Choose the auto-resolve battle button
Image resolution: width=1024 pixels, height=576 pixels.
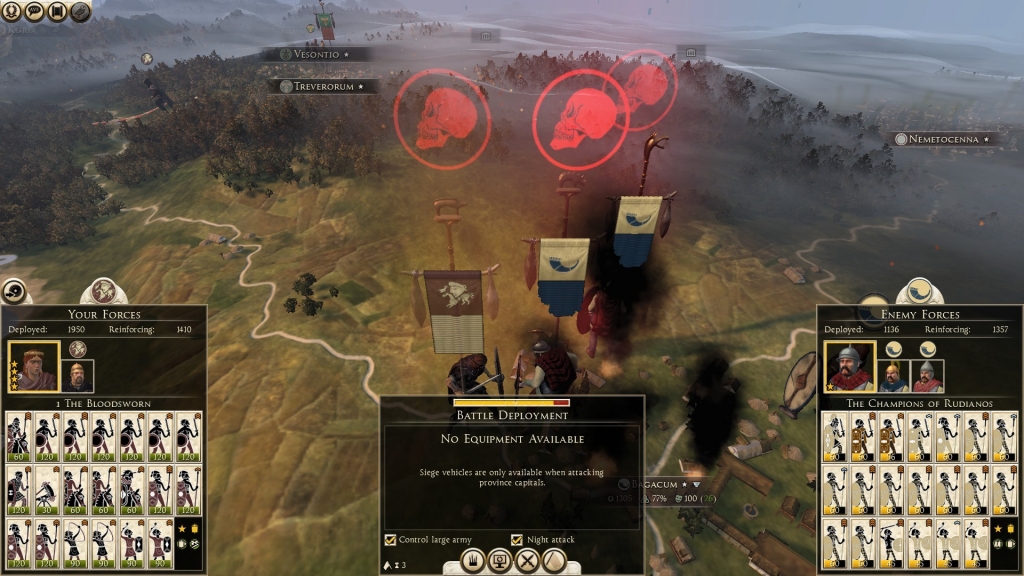click(499, 561)
